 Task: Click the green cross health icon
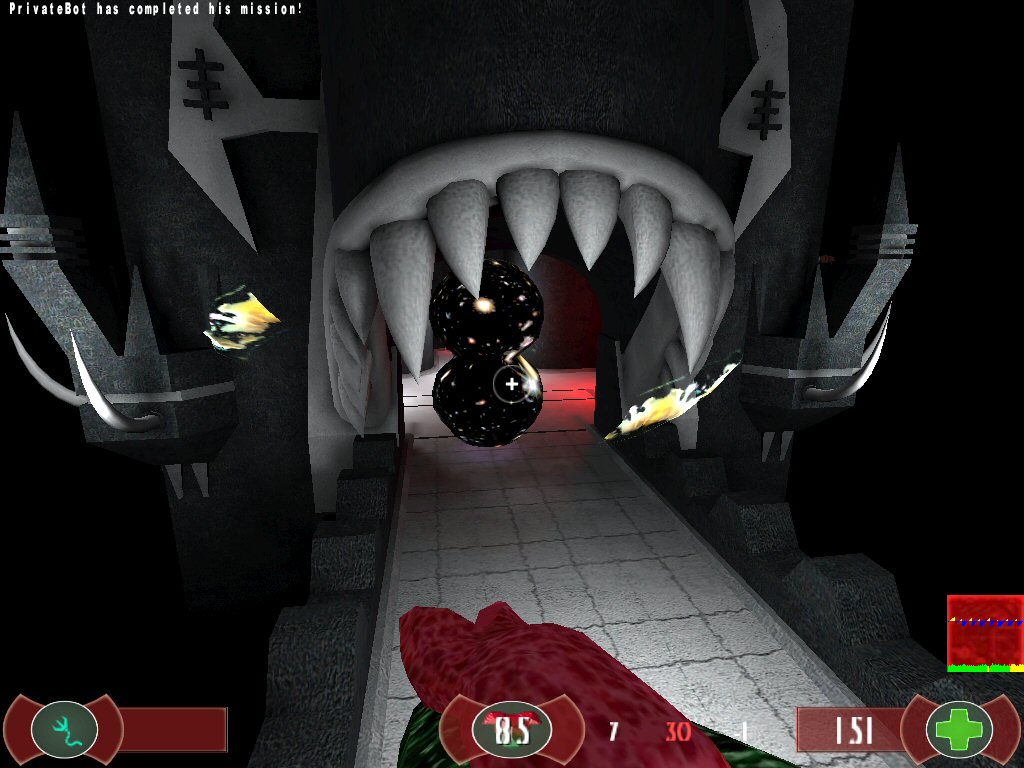click(959, 730)
